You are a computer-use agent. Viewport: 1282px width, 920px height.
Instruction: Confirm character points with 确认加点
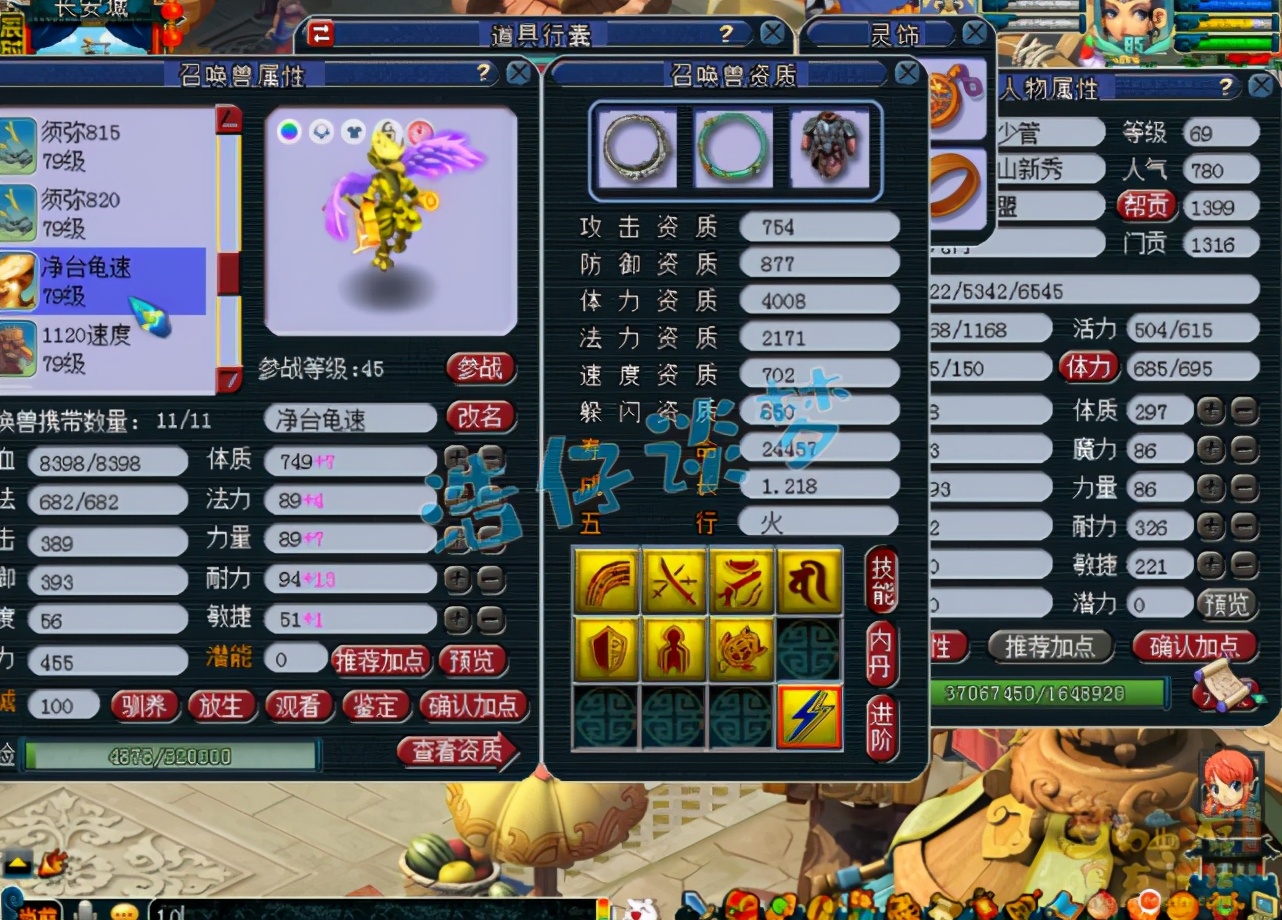pos(1193,647)
